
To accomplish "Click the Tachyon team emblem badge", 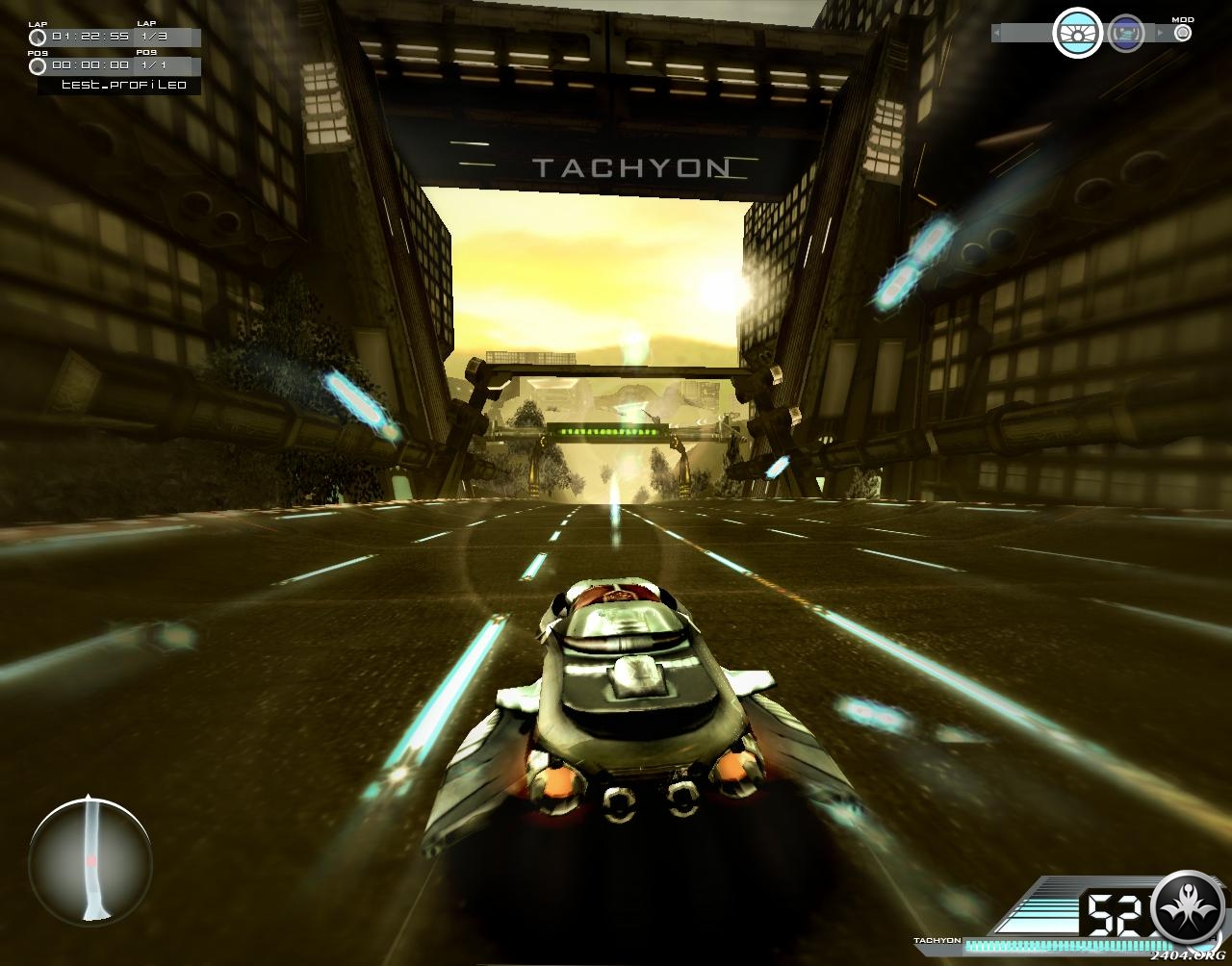I will click(x=1188, y=906).
